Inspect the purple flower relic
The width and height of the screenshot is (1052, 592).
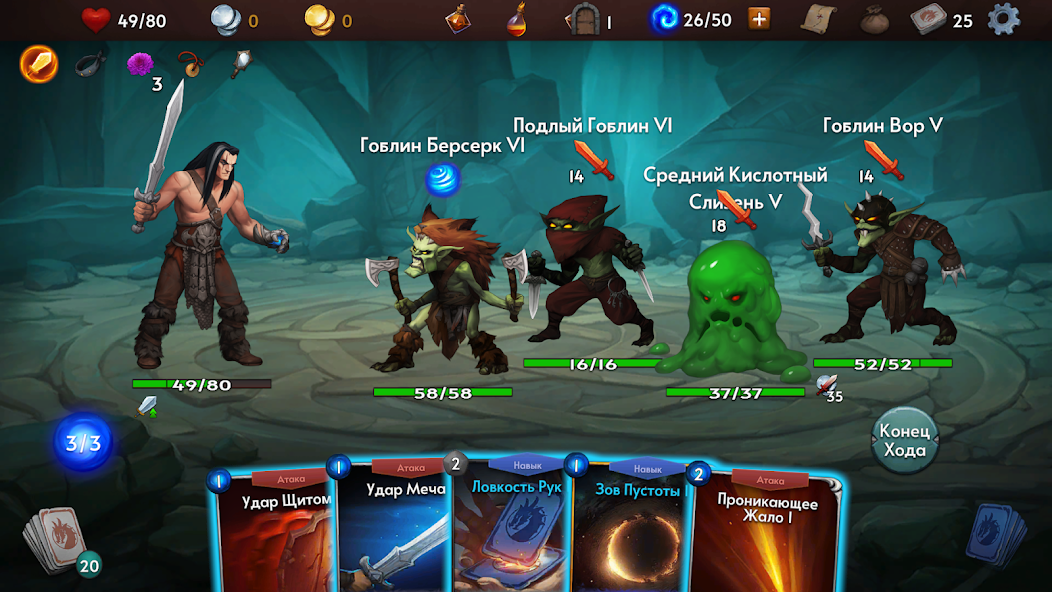coord(140,65)
